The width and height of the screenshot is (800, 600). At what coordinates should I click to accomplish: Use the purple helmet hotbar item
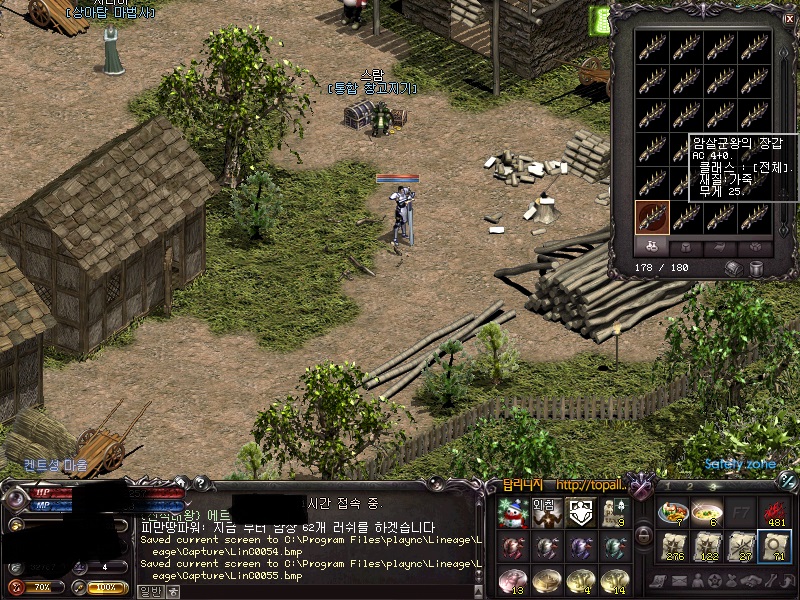click(579, 548)
